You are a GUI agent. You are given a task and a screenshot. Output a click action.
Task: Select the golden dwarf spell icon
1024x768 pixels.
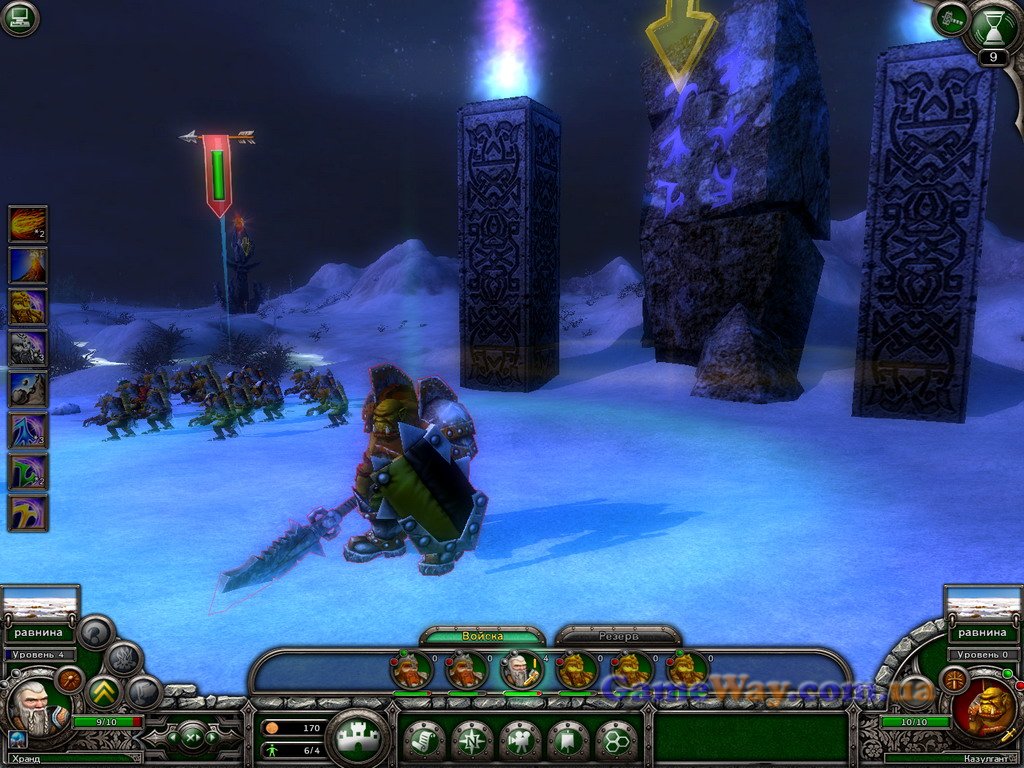tap(28, 306)
